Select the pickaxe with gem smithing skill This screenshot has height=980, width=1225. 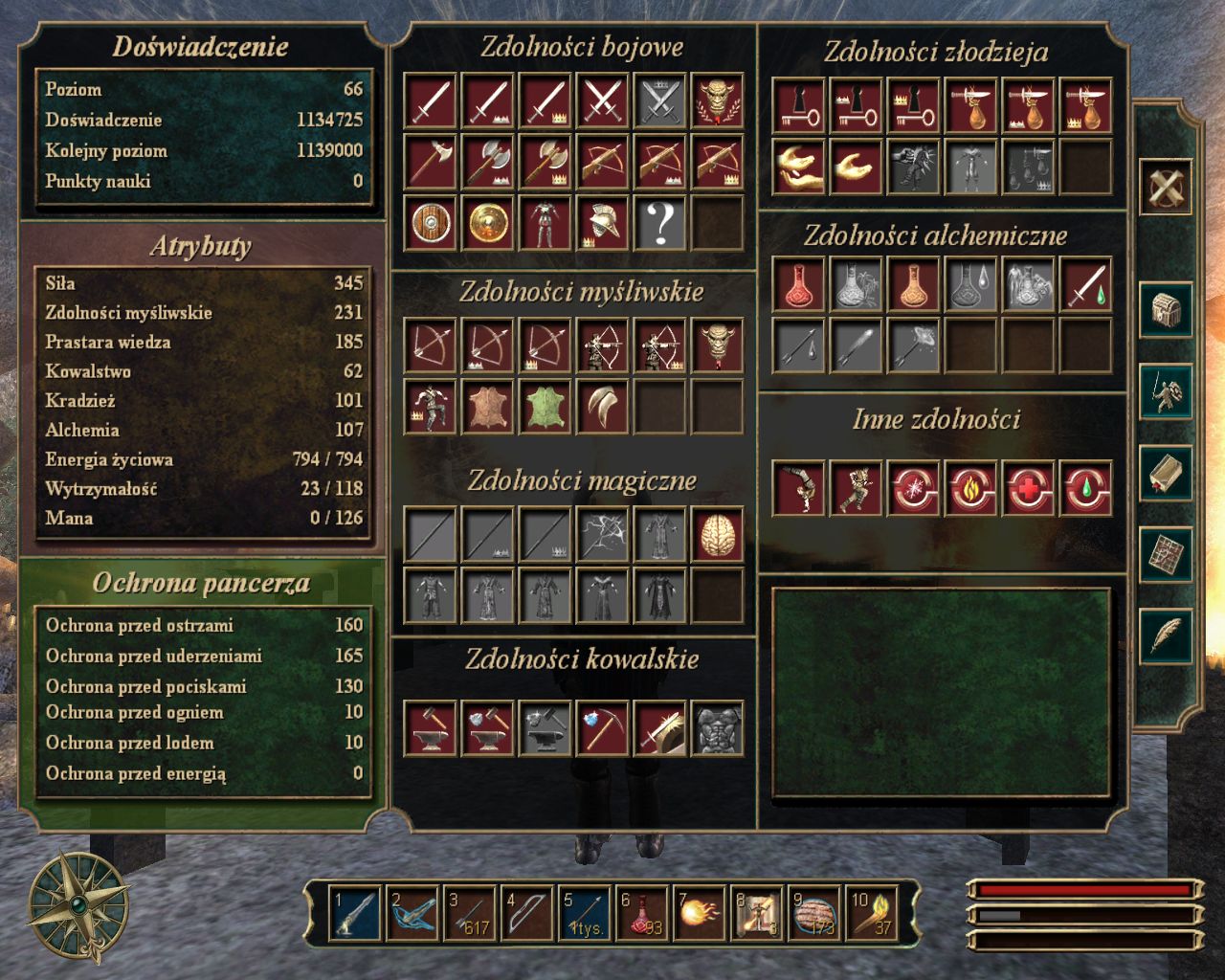[602, 729]
